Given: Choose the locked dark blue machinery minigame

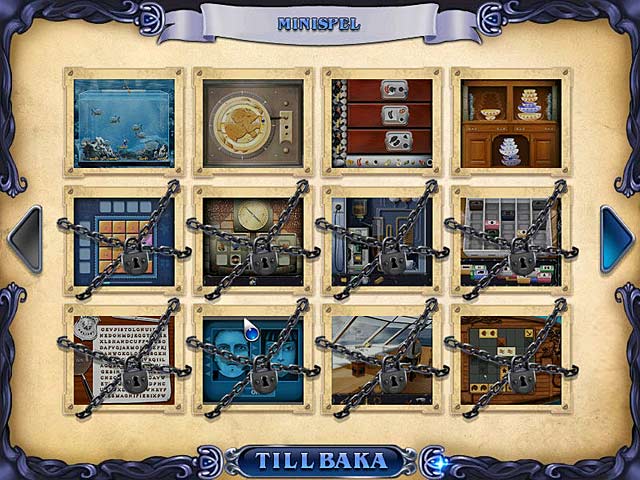Looking at the screenshot, I should pos(381,240).
